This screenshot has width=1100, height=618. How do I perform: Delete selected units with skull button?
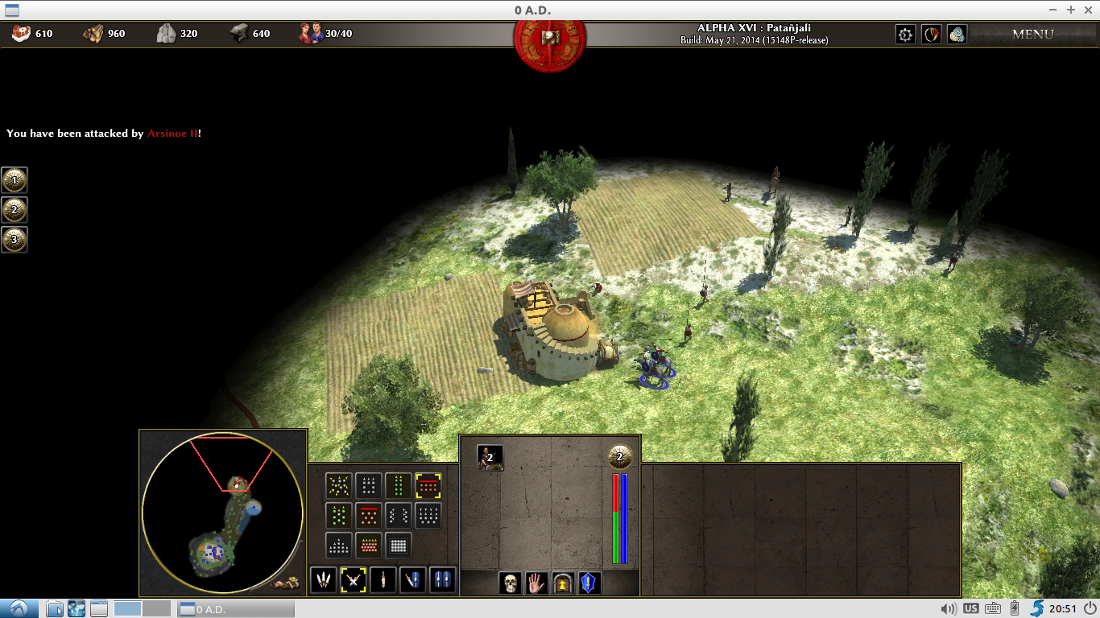click(x=510, y=582)
